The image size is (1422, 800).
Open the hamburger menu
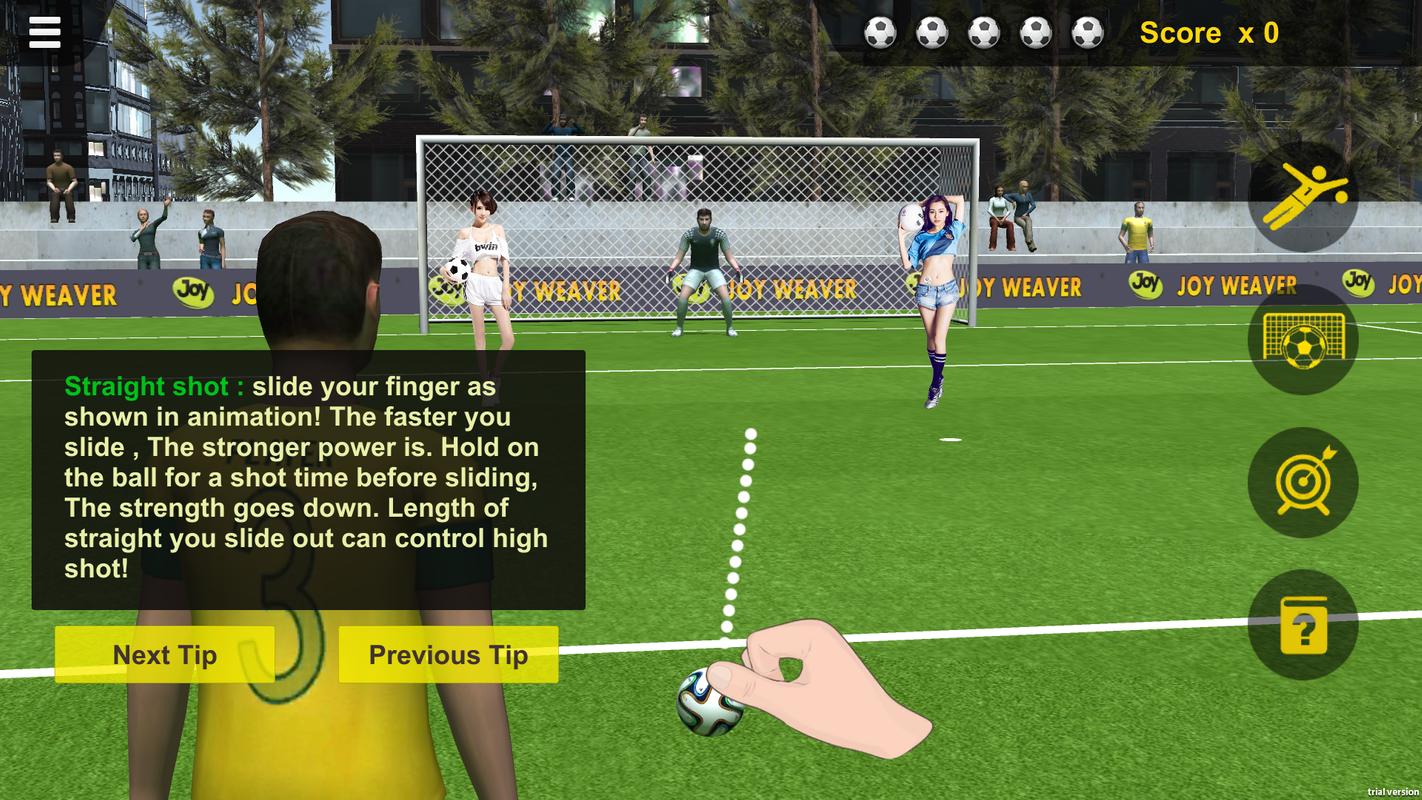click(x=45, y=32)
